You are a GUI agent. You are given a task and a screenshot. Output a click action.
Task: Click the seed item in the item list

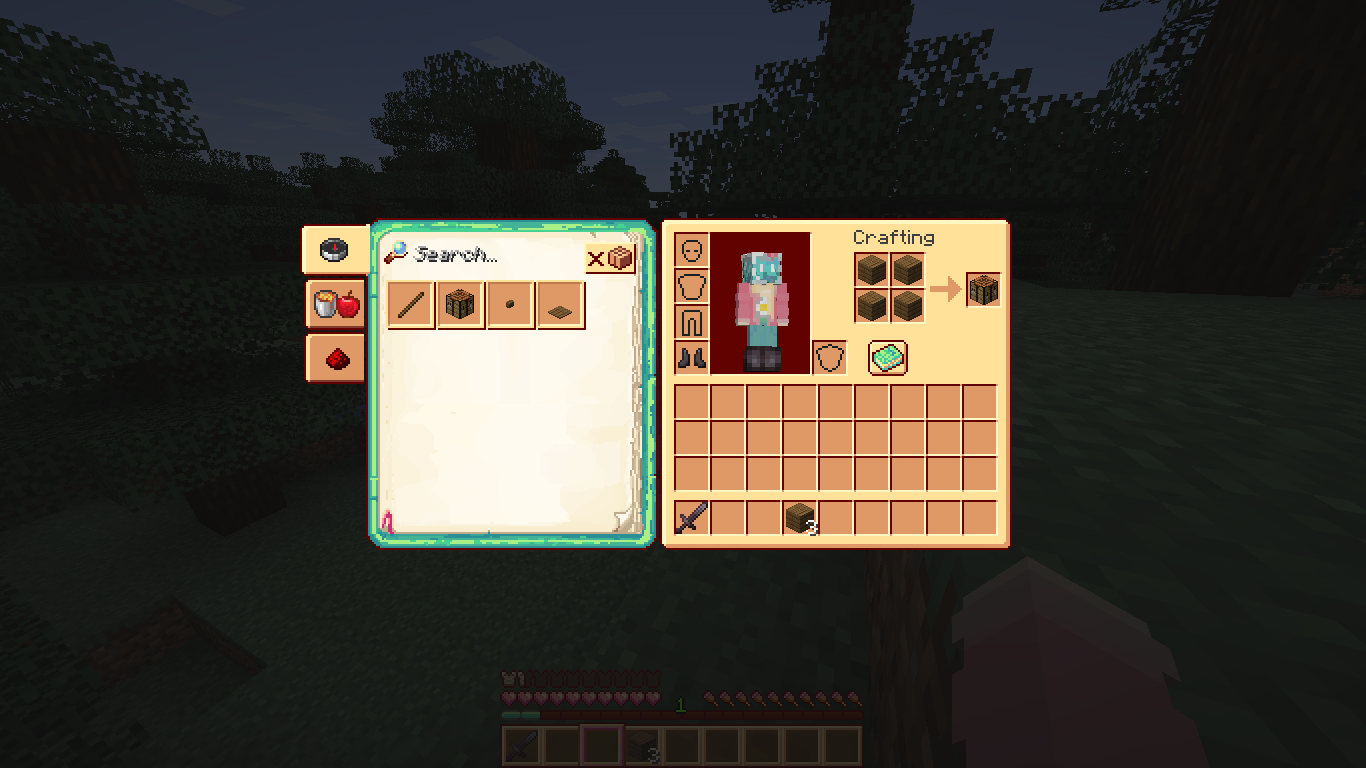509,305
